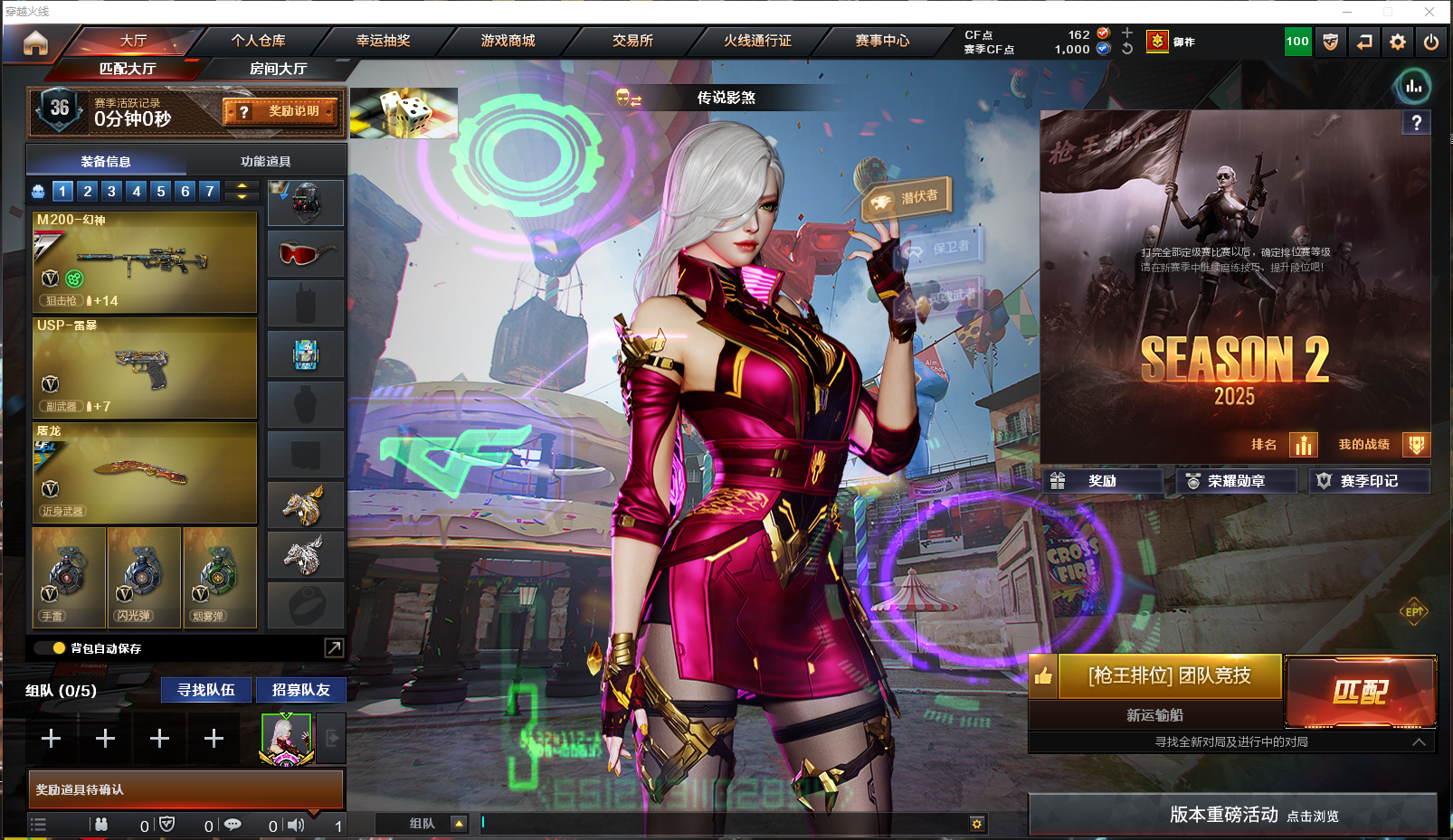Open the settings gear icon
The width and height of the screenshot is (1453, 840).
pyautogui.click(x=1398, y=42)
